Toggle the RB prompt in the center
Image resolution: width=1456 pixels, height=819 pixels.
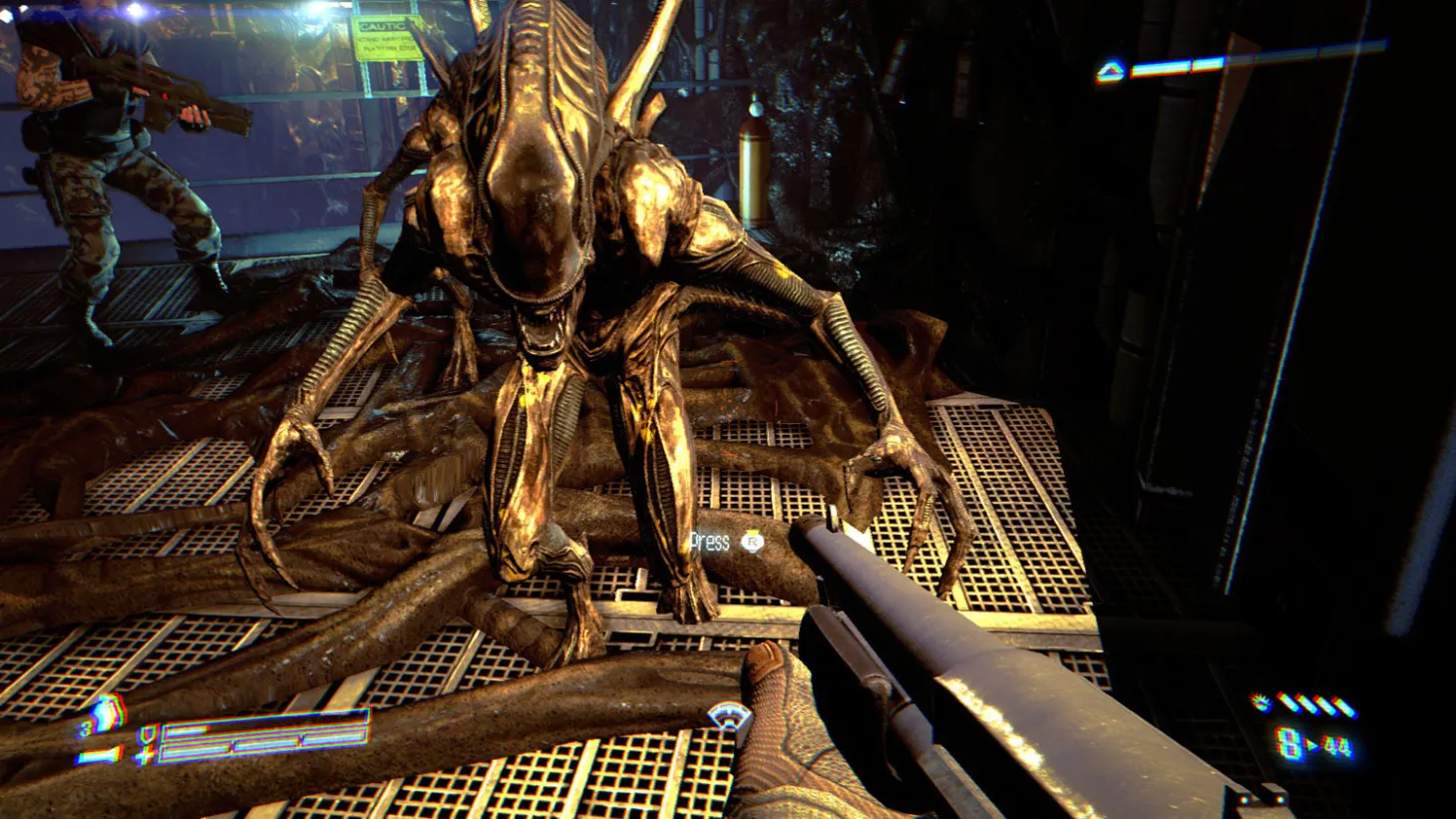pos(755,544)
